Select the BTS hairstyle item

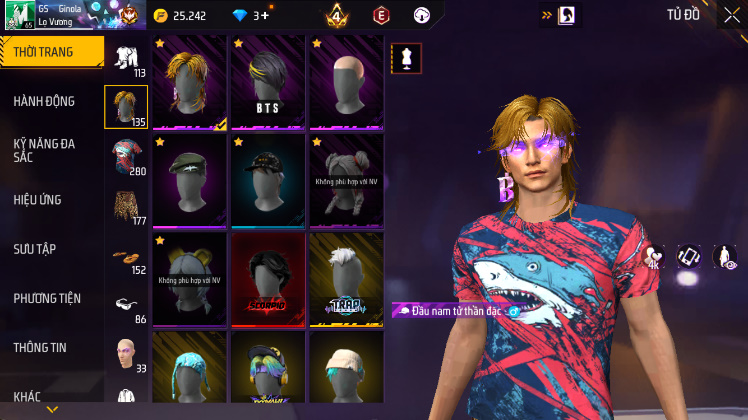click(x=268, y=83)
